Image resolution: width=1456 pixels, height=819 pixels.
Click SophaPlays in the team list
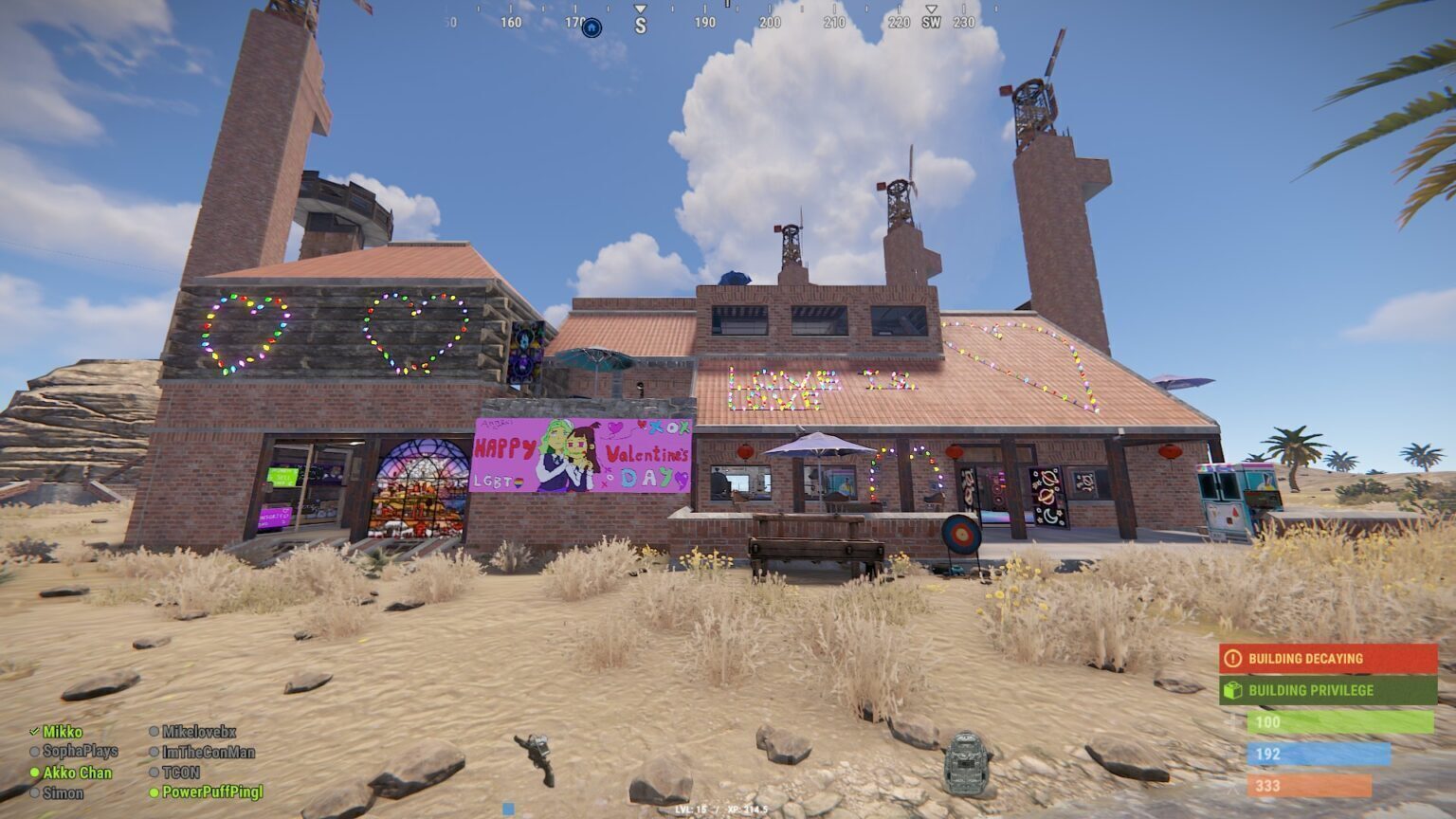(80, 752)
